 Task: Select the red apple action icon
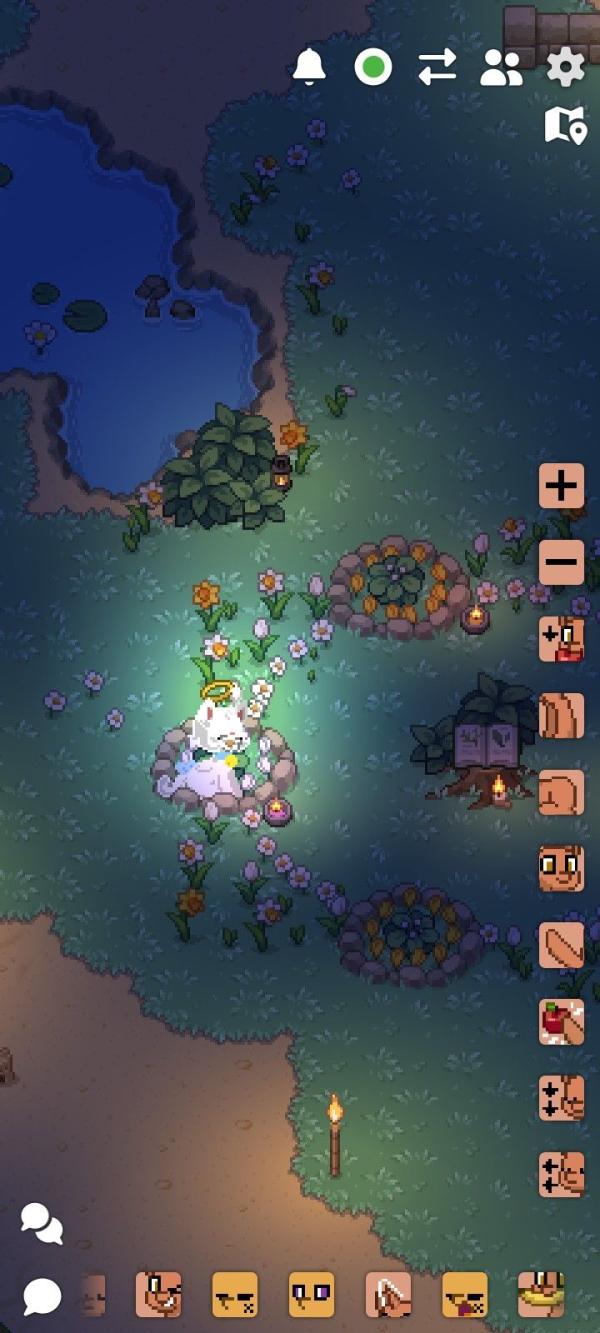pos(561,1022)
